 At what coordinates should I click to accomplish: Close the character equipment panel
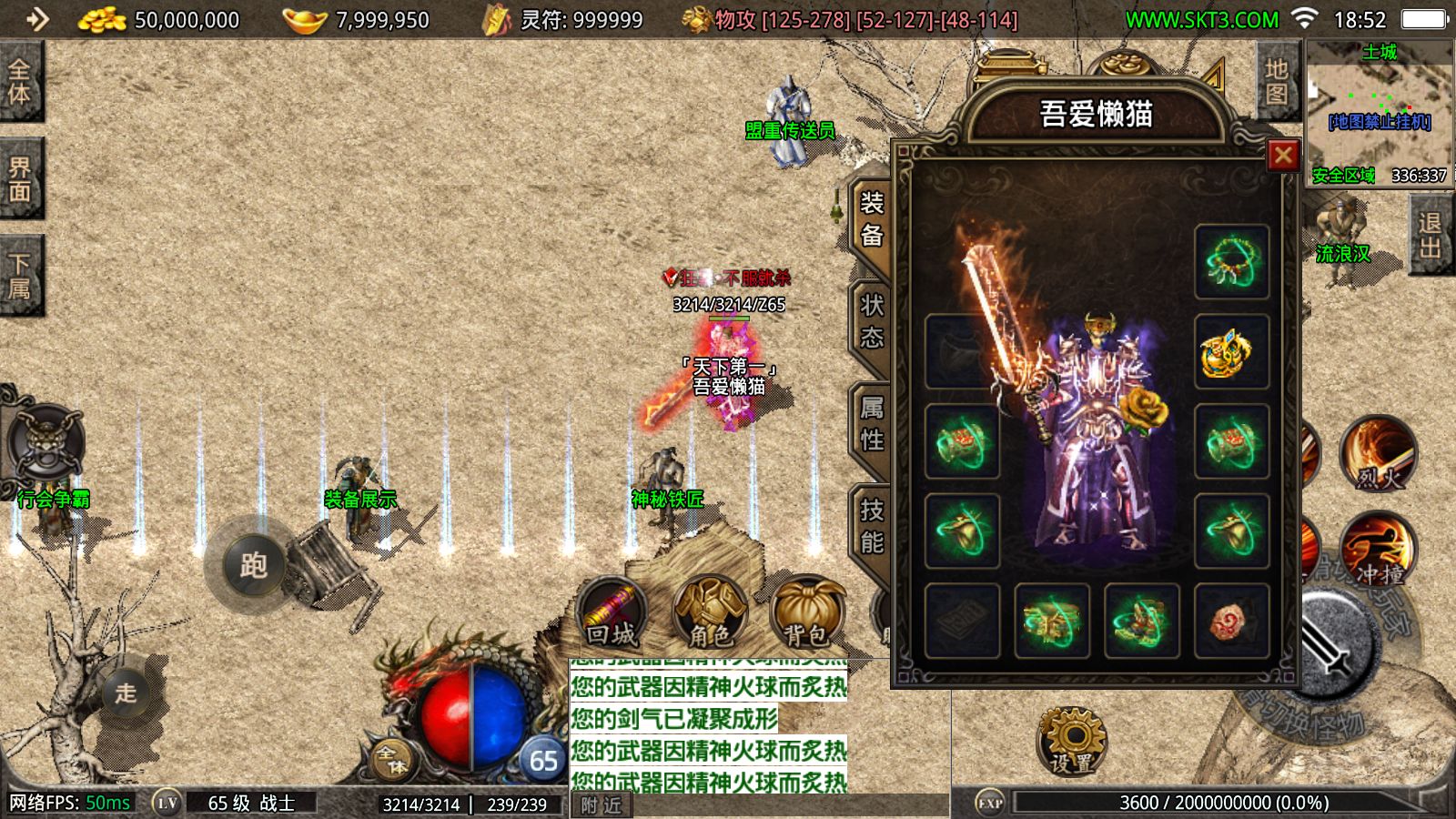point(1283,156)
